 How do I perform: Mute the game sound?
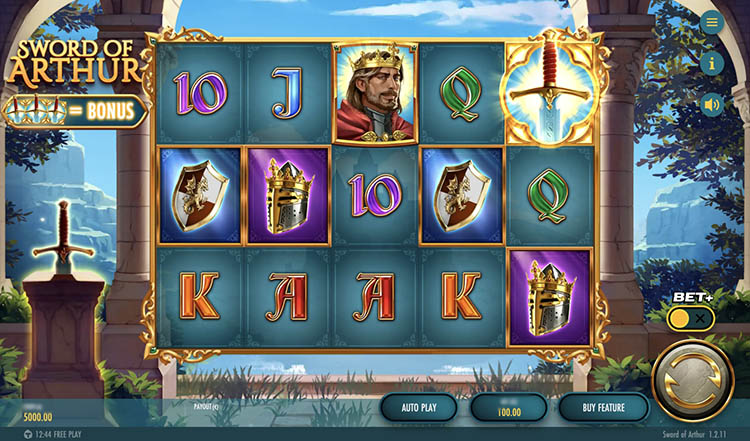(x=712, y=104)
